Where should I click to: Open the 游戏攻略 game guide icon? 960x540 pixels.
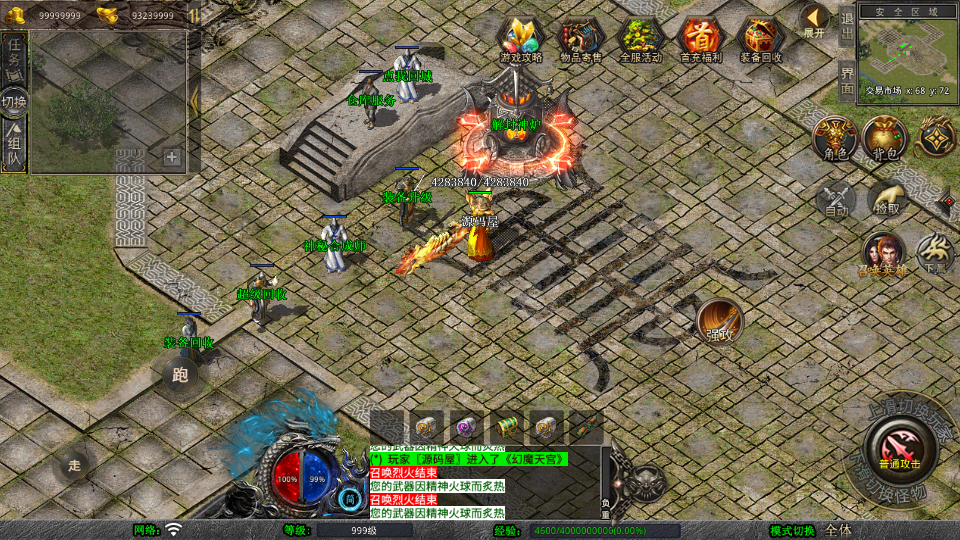point(521,40)
